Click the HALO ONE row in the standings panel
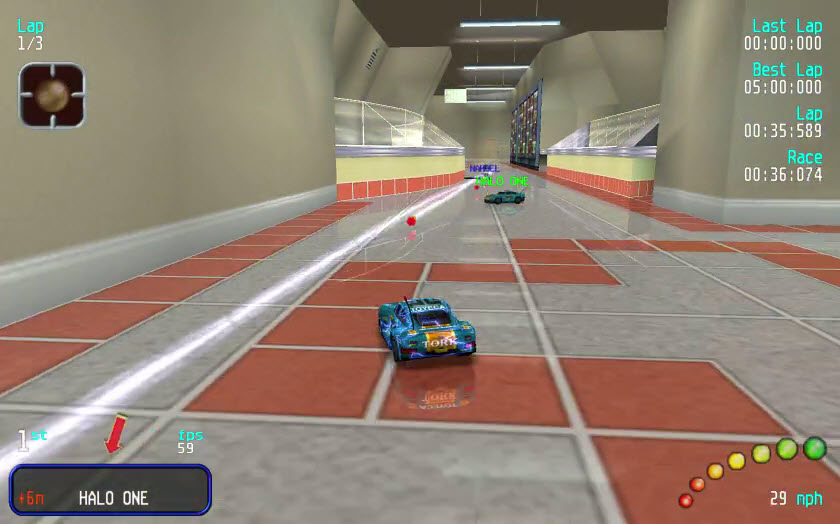 [111, 498]
